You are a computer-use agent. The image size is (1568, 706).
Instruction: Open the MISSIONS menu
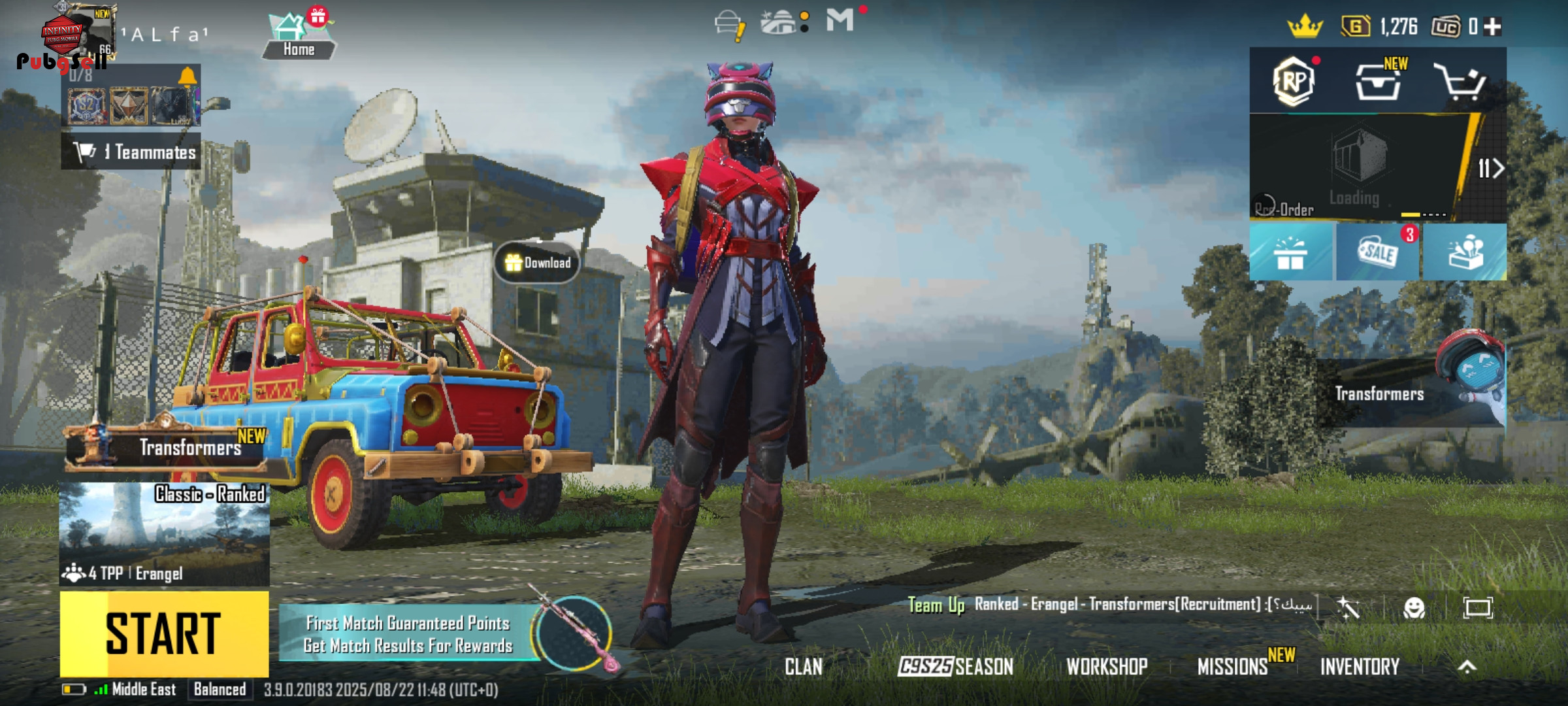pyautogui.click(x=1232, y=667)
